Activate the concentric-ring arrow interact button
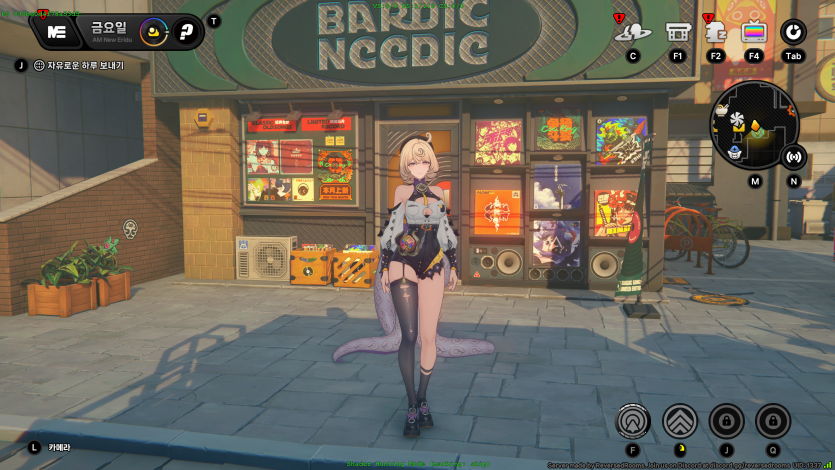The width and height of the screenshot is (835, 470). coord(633,421)
